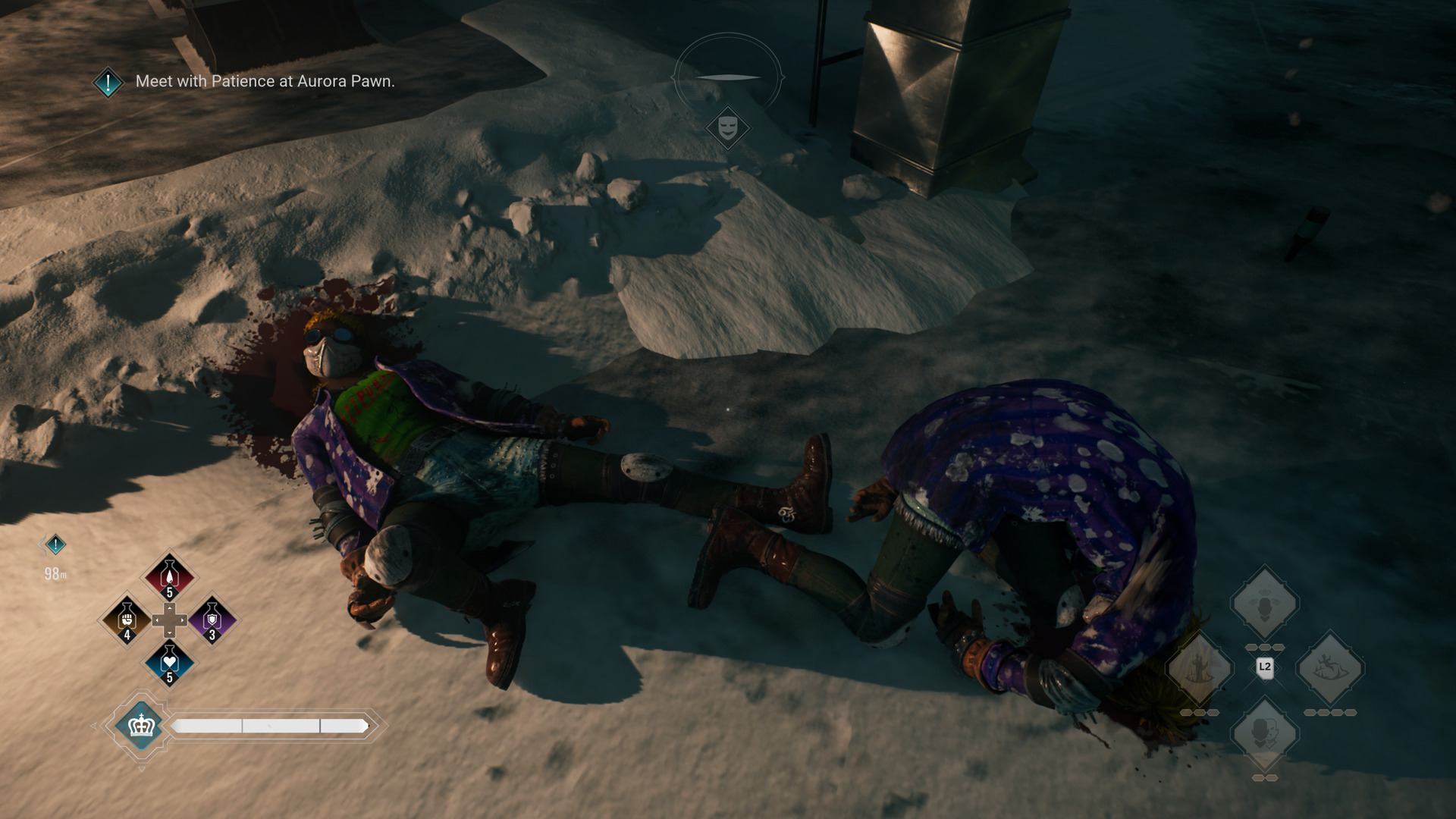Activate the leaping figure ability

click(x=1330, y=670)
